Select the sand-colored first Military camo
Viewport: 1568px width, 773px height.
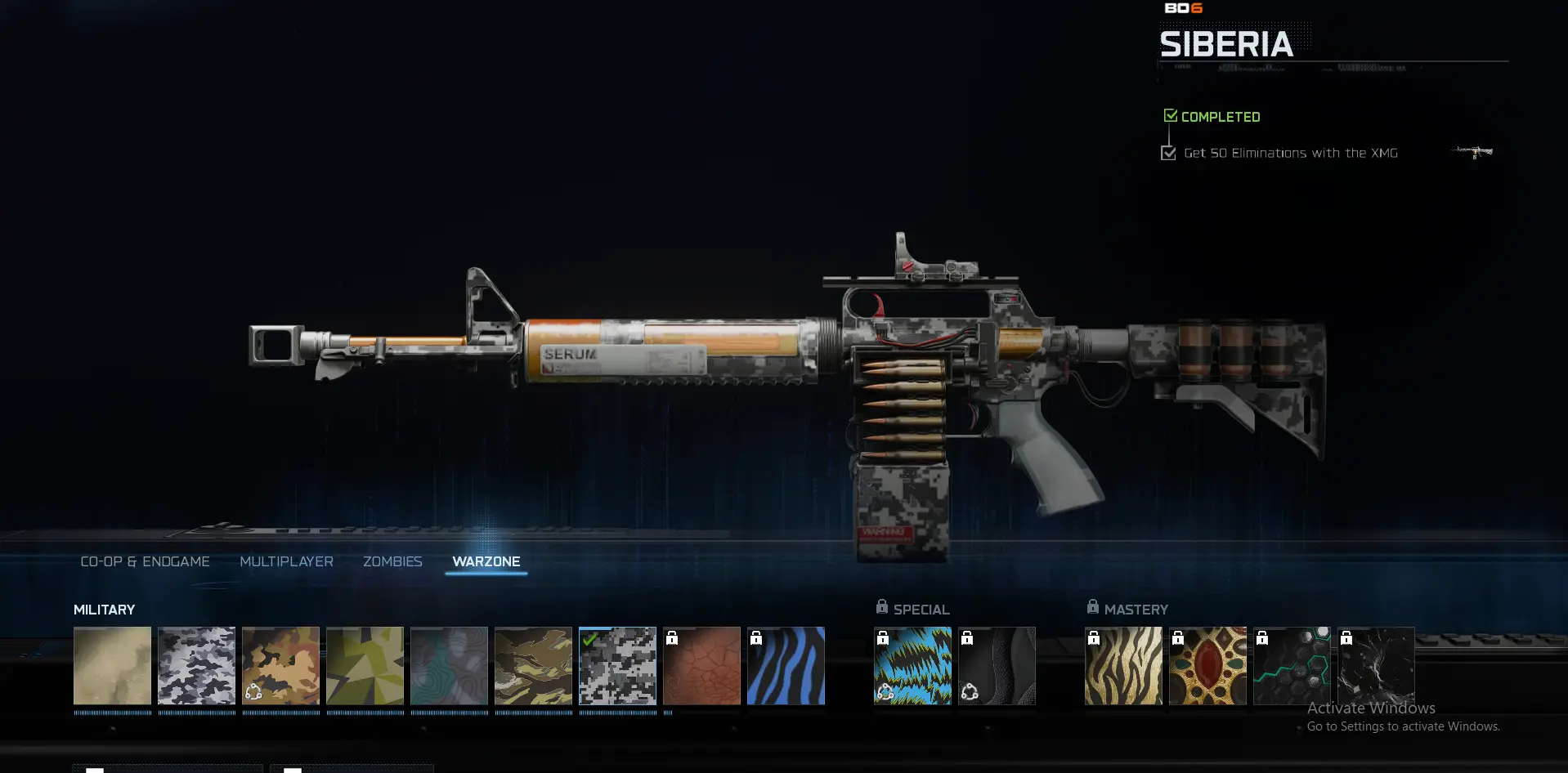(x=112, y=666)
